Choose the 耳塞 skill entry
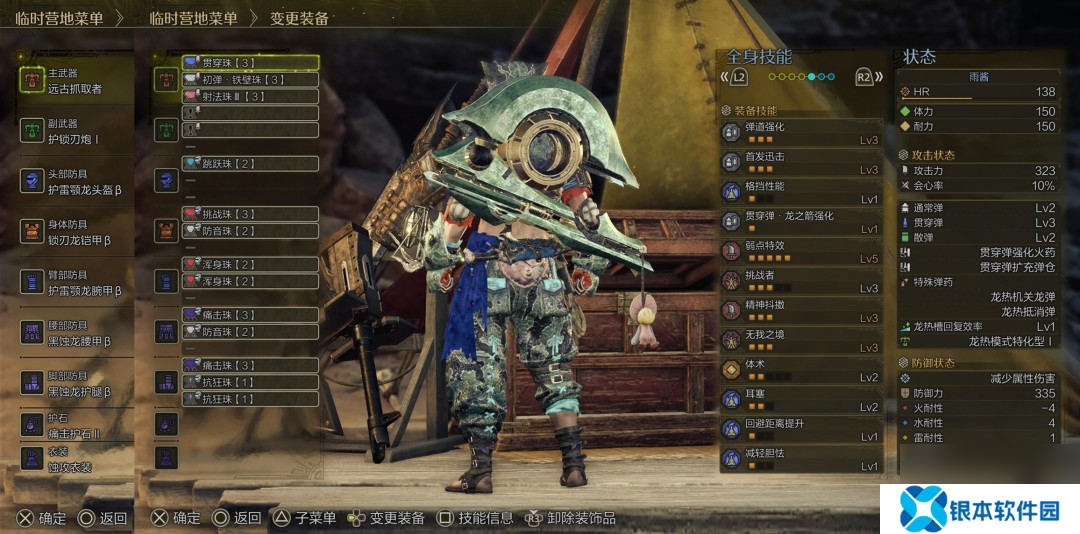This screenshot has height=534, width=1080. click(801, 400)
